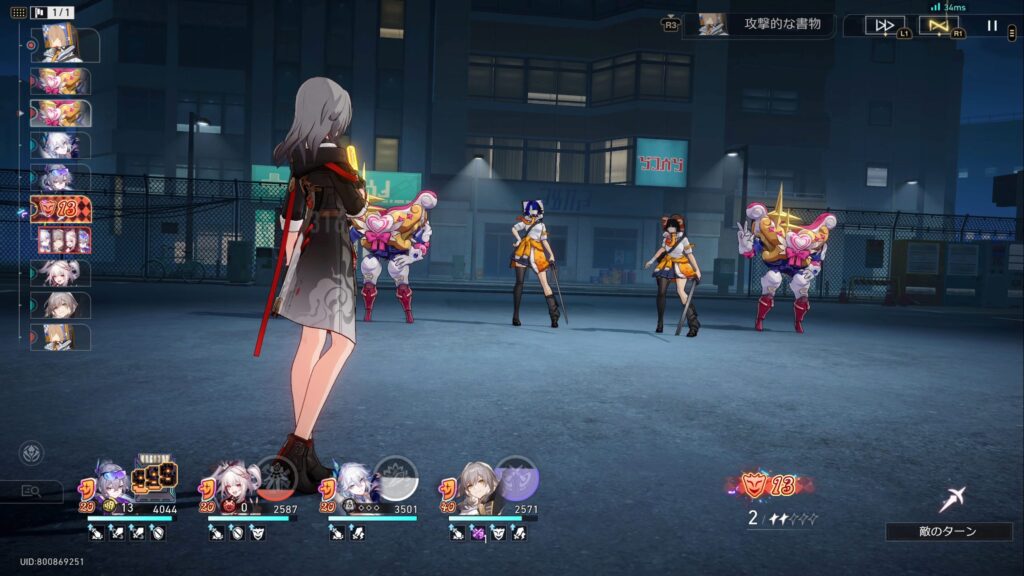Click the round emblem icon above the magnifier

coord(31,454)
